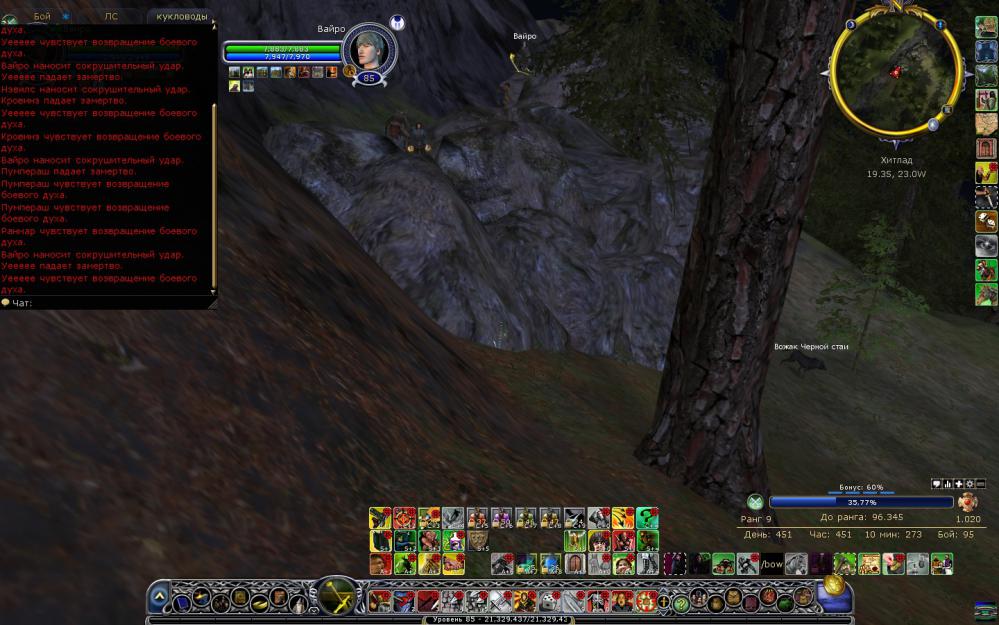Open the green question mark help icon
Image resolution: width=999 pixels, height=625 pixels.
point(681,602)
